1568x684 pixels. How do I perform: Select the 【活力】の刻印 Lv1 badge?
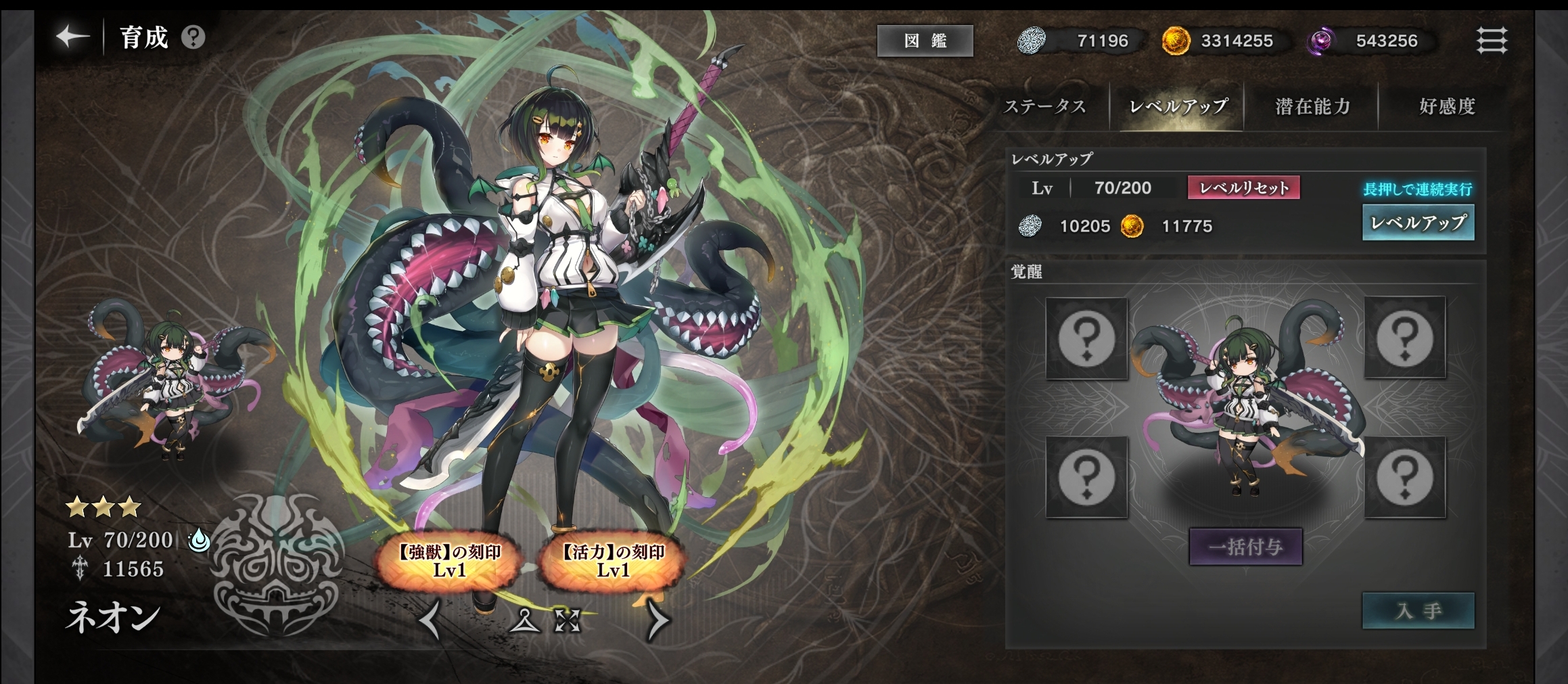(613, 561)
